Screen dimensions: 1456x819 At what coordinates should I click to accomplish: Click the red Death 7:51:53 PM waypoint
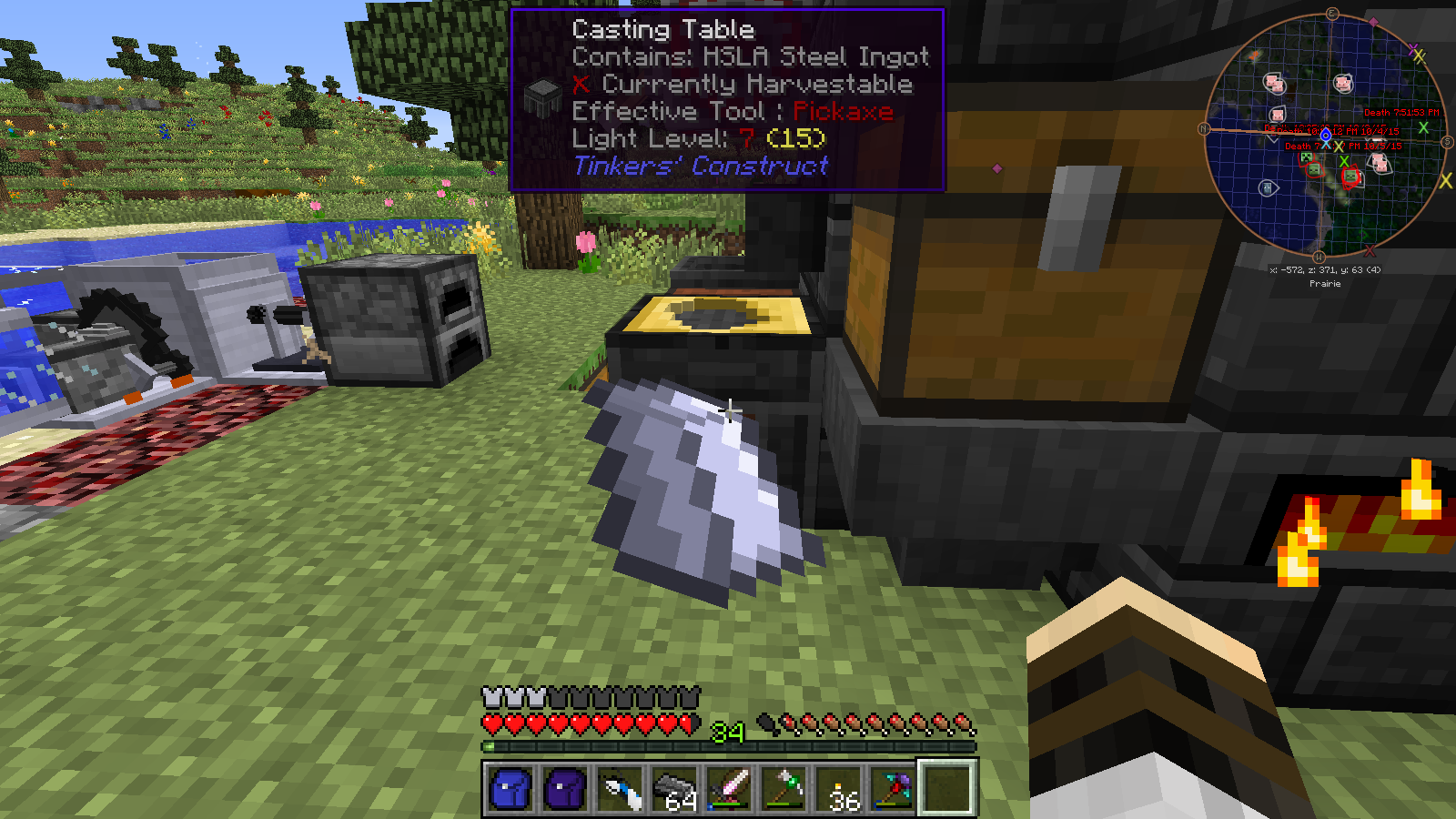[1401, 113]
